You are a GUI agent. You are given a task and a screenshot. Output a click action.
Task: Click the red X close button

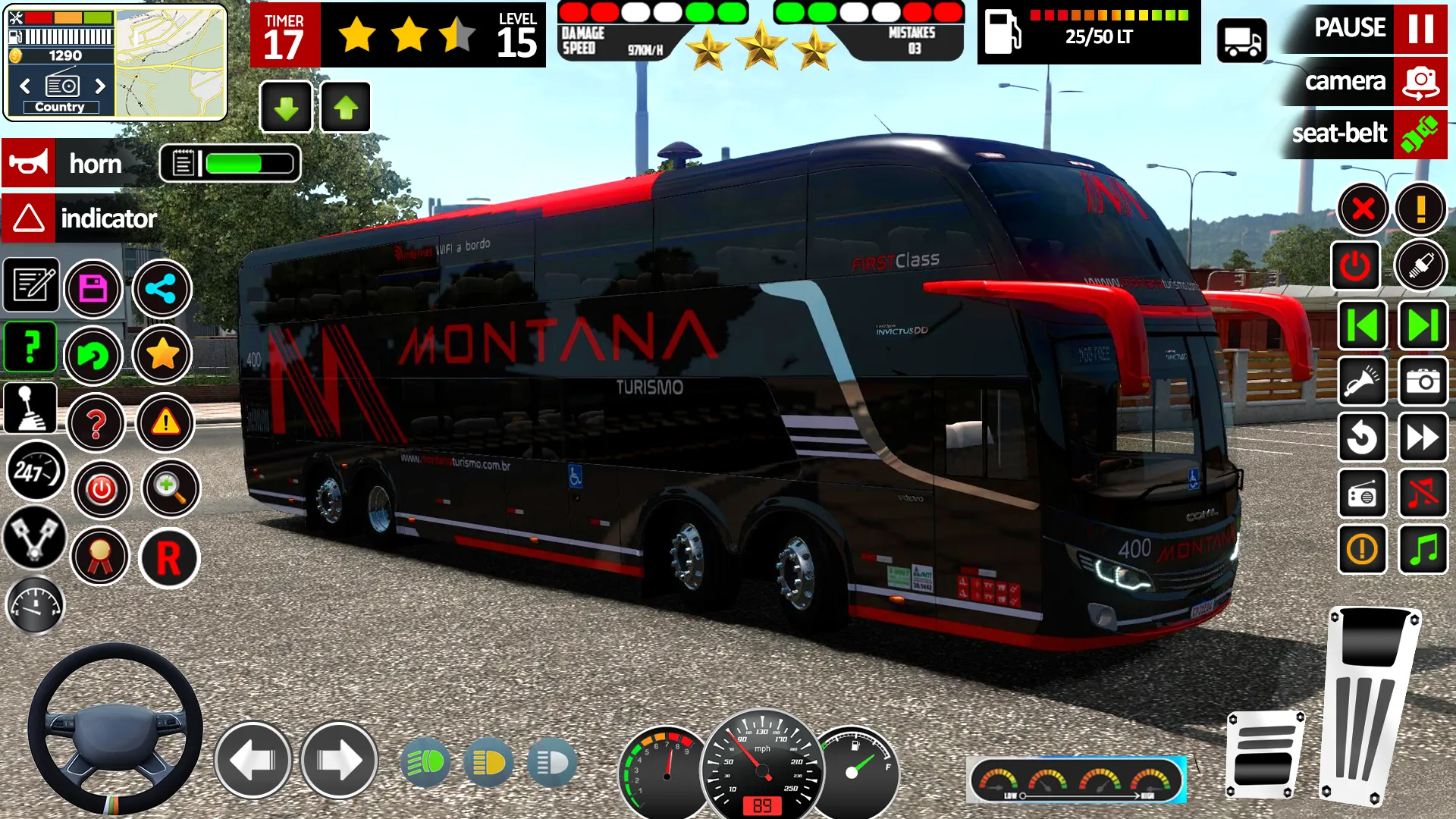coord(1363,209)
